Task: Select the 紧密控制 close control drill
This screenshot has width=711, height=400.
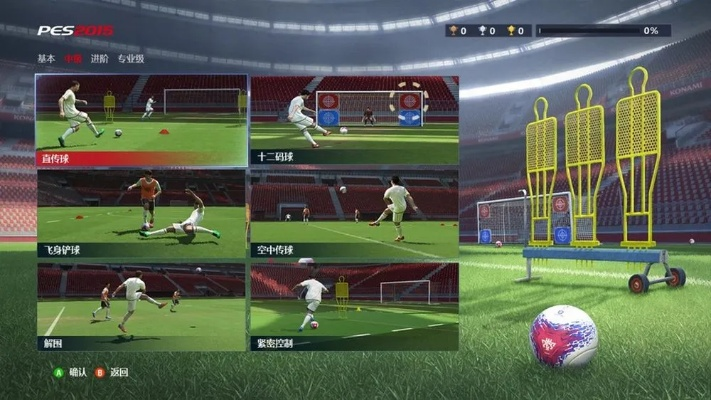Action: coord(354,307)
